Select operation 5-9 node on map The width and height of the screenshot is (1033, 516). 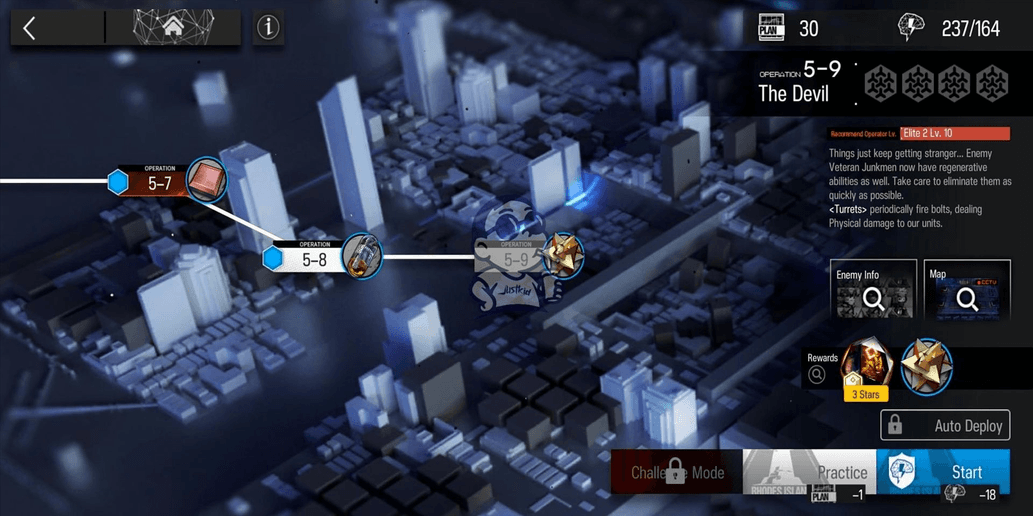tap(517, 259)
